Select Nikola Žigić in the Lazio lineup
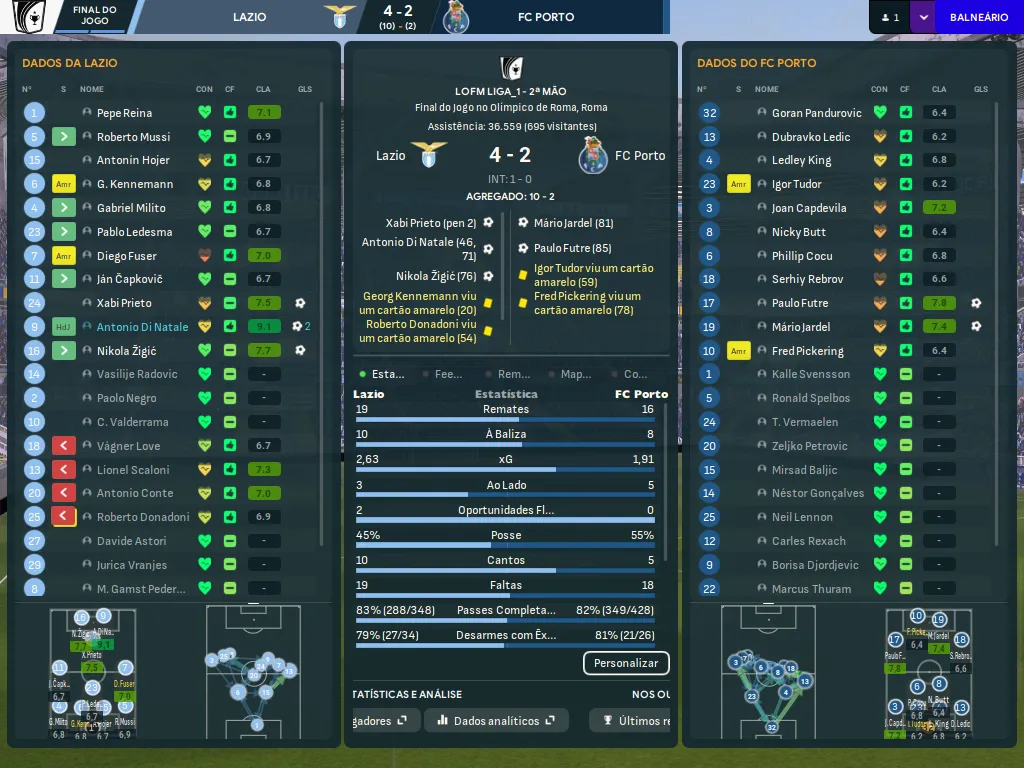Image resolution: width=1024 pixels, height=768 pixels. [126, 351]
